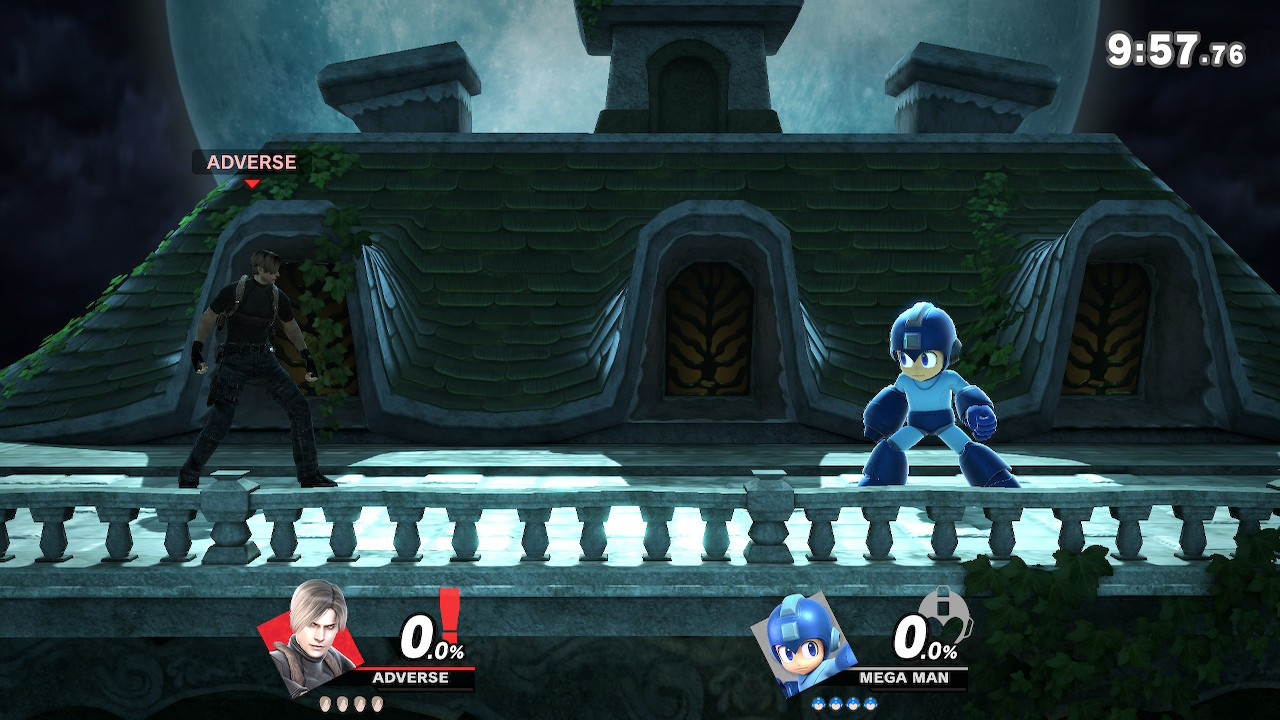Click the red exclamation mark beside ADVERSE's percent
Image resolution: width=1280 pixels, height=720 pixels.
click(x=448, y=615)
